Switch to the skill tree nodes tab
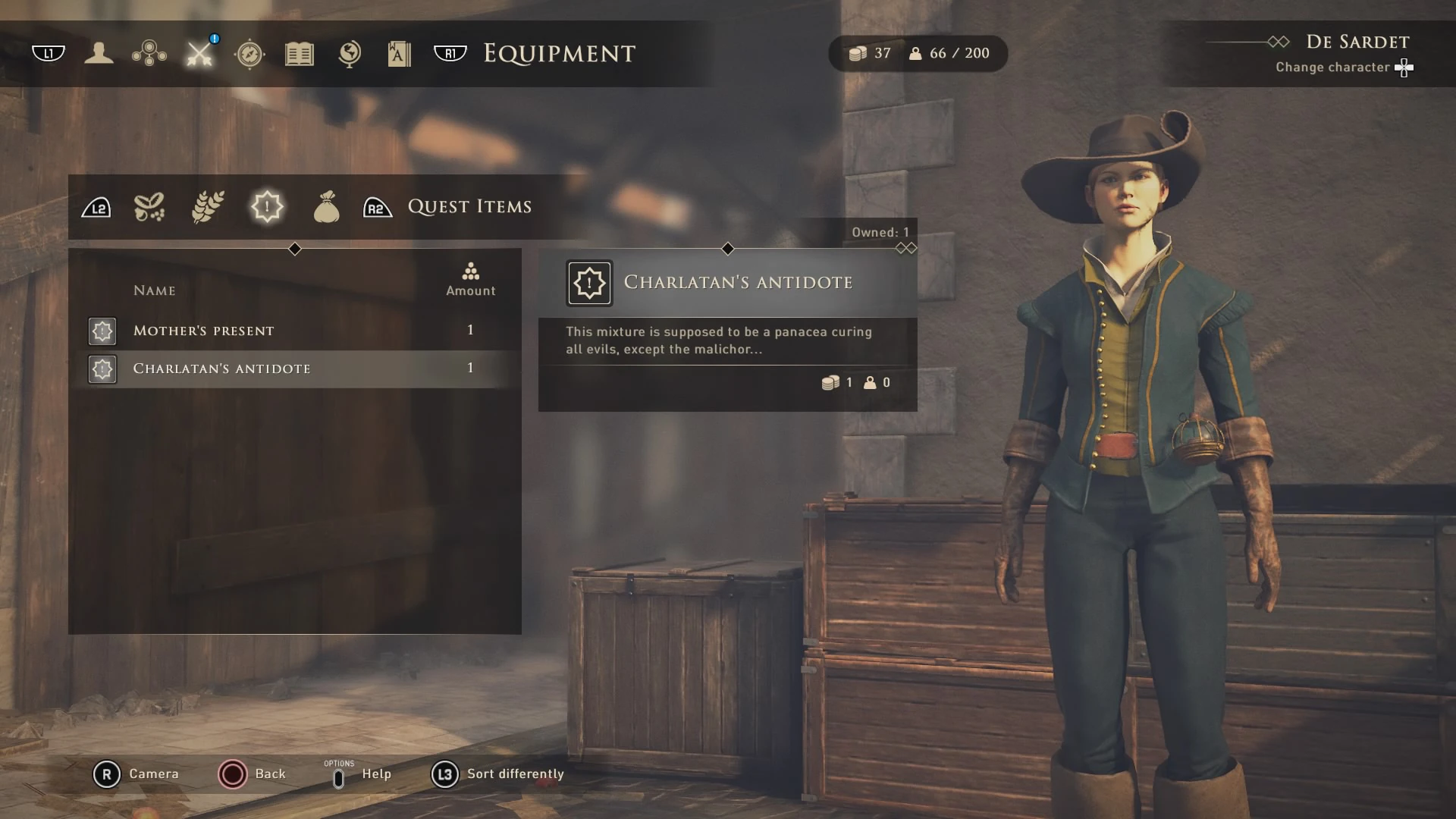1456x819 pixels. 149,53
